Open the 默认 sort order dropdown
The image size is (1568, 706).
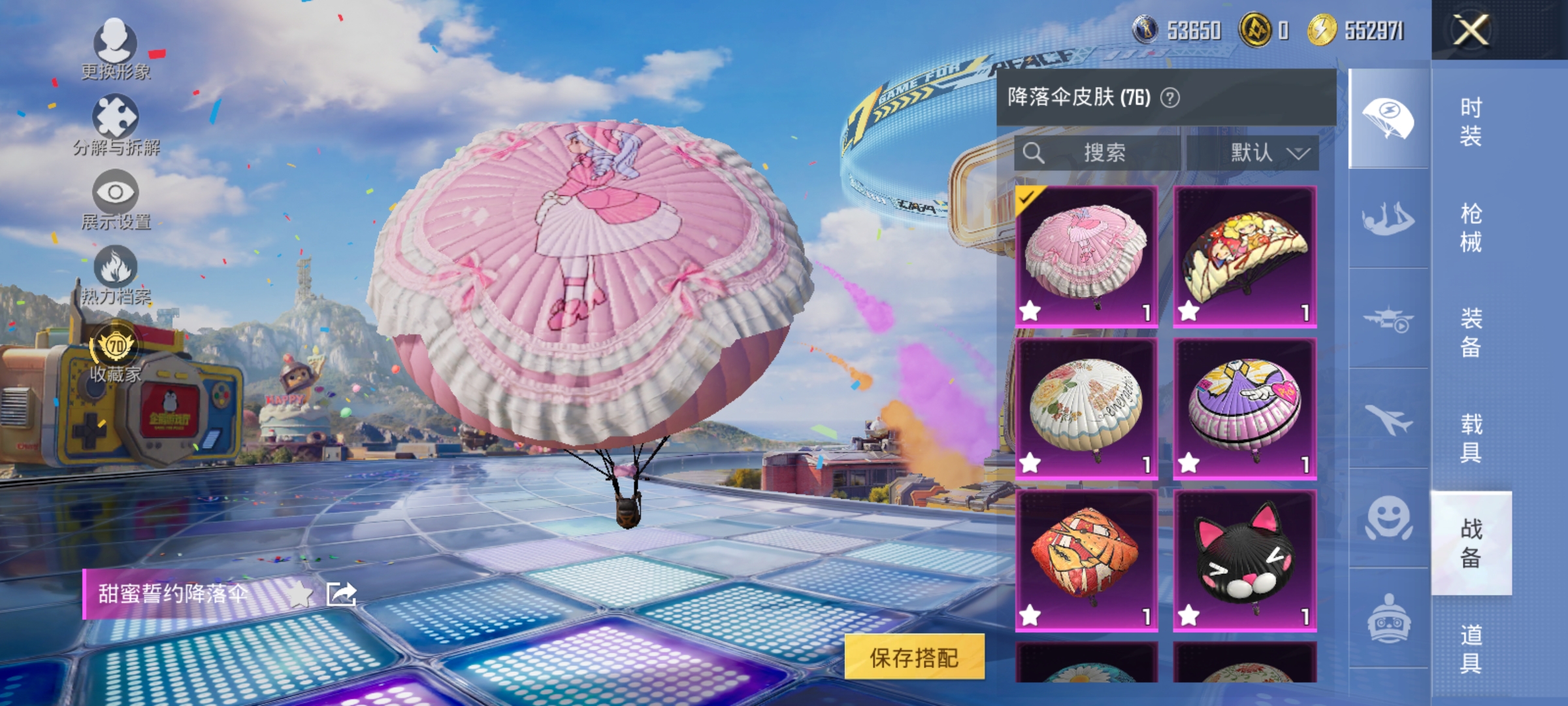pos(1264,152)
